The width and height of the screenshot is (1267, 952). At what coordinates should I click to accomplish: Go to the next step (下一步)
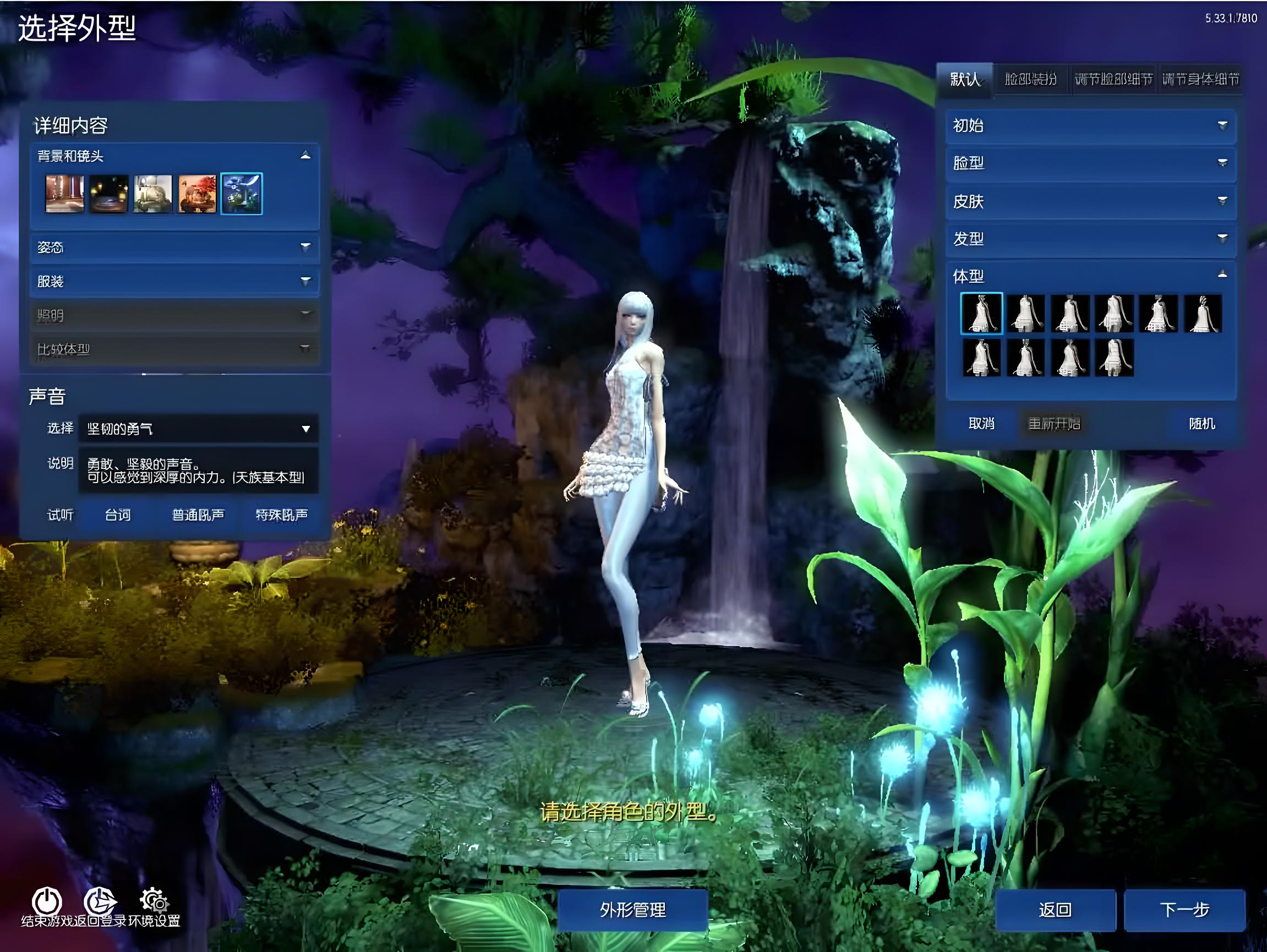point(1184,909)
